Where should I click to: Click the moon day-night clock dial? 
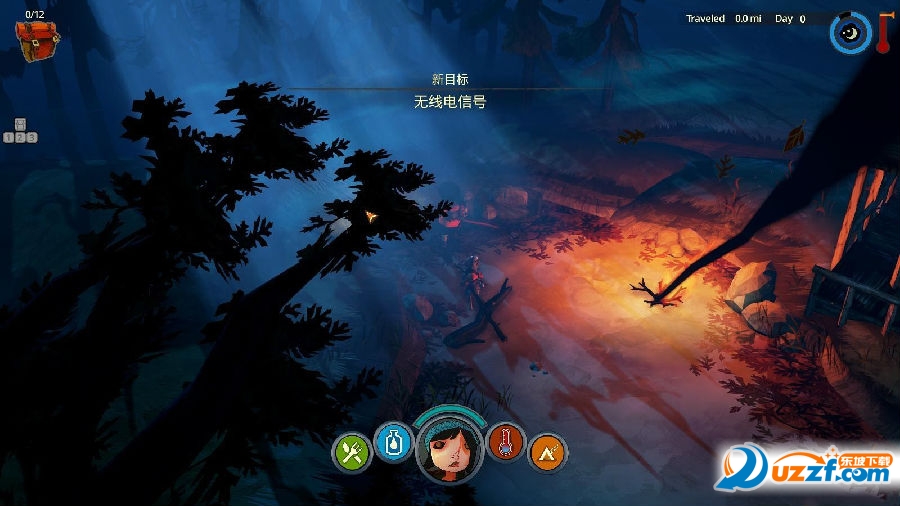click(850, 33)
